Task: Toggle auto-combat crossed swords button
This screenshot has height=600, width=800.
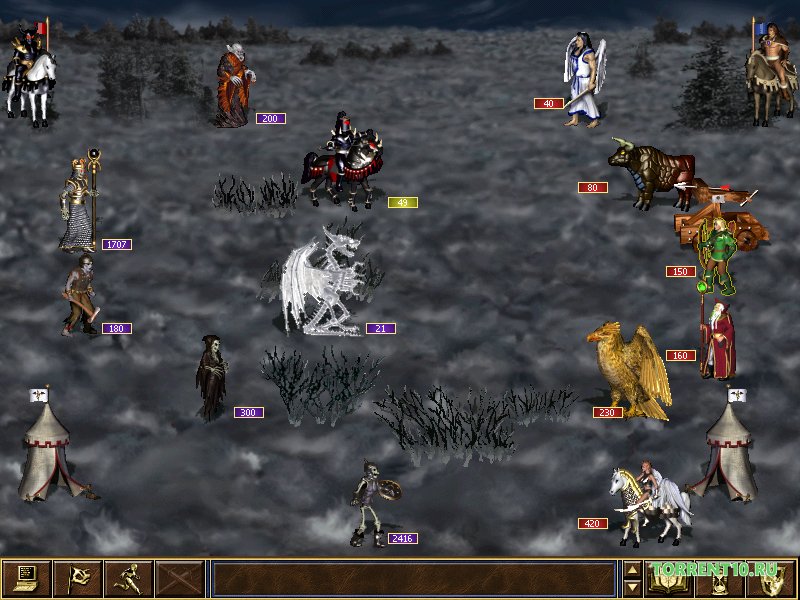Action: pyautogui.click(x=179, y=579)
